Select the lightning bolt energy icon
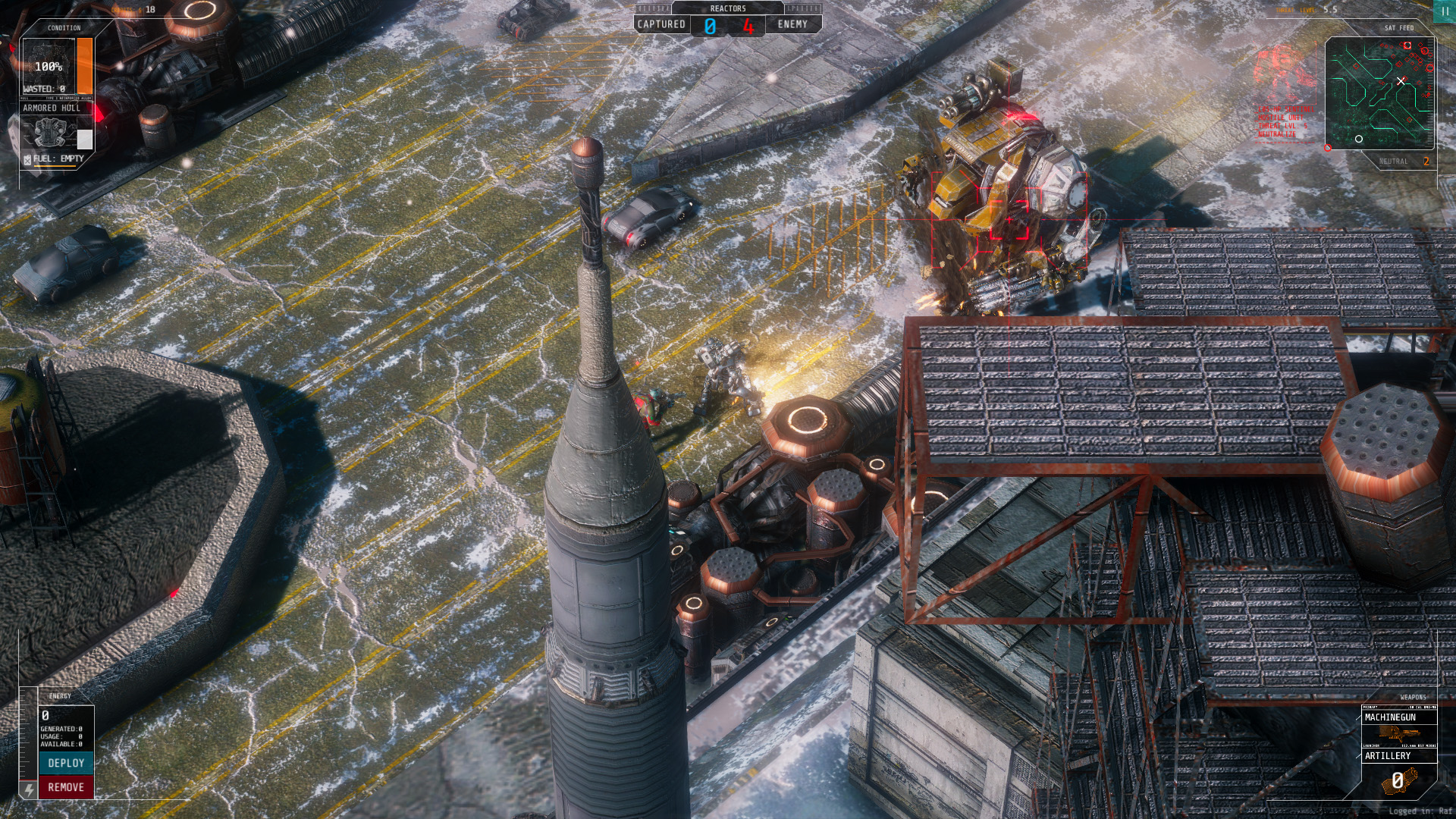This screenshot has height=819, width=1456. coord(29,789)
